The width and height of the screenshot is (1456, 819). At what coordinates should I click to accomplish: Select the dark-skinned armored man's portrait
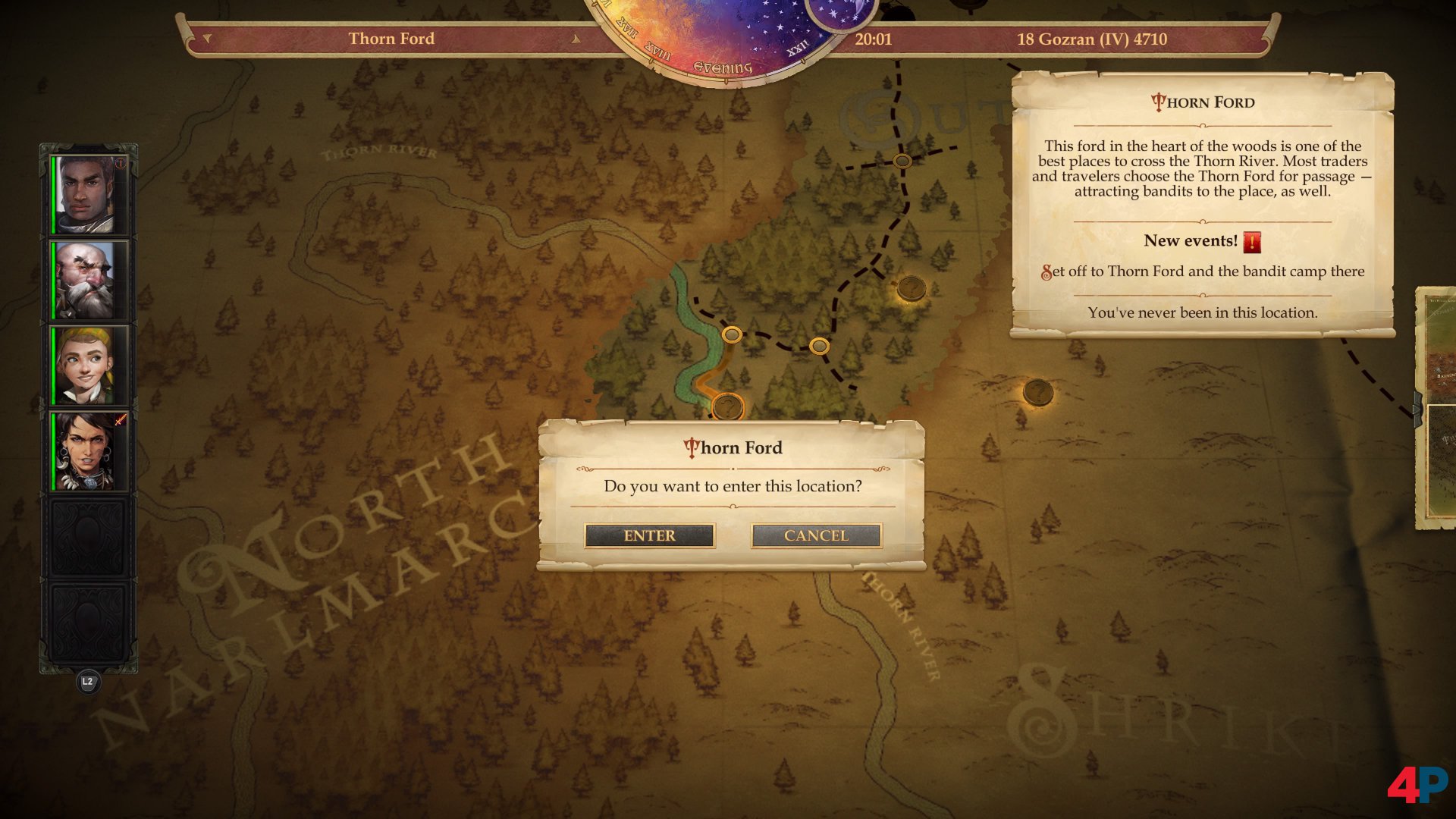point(86,195)
